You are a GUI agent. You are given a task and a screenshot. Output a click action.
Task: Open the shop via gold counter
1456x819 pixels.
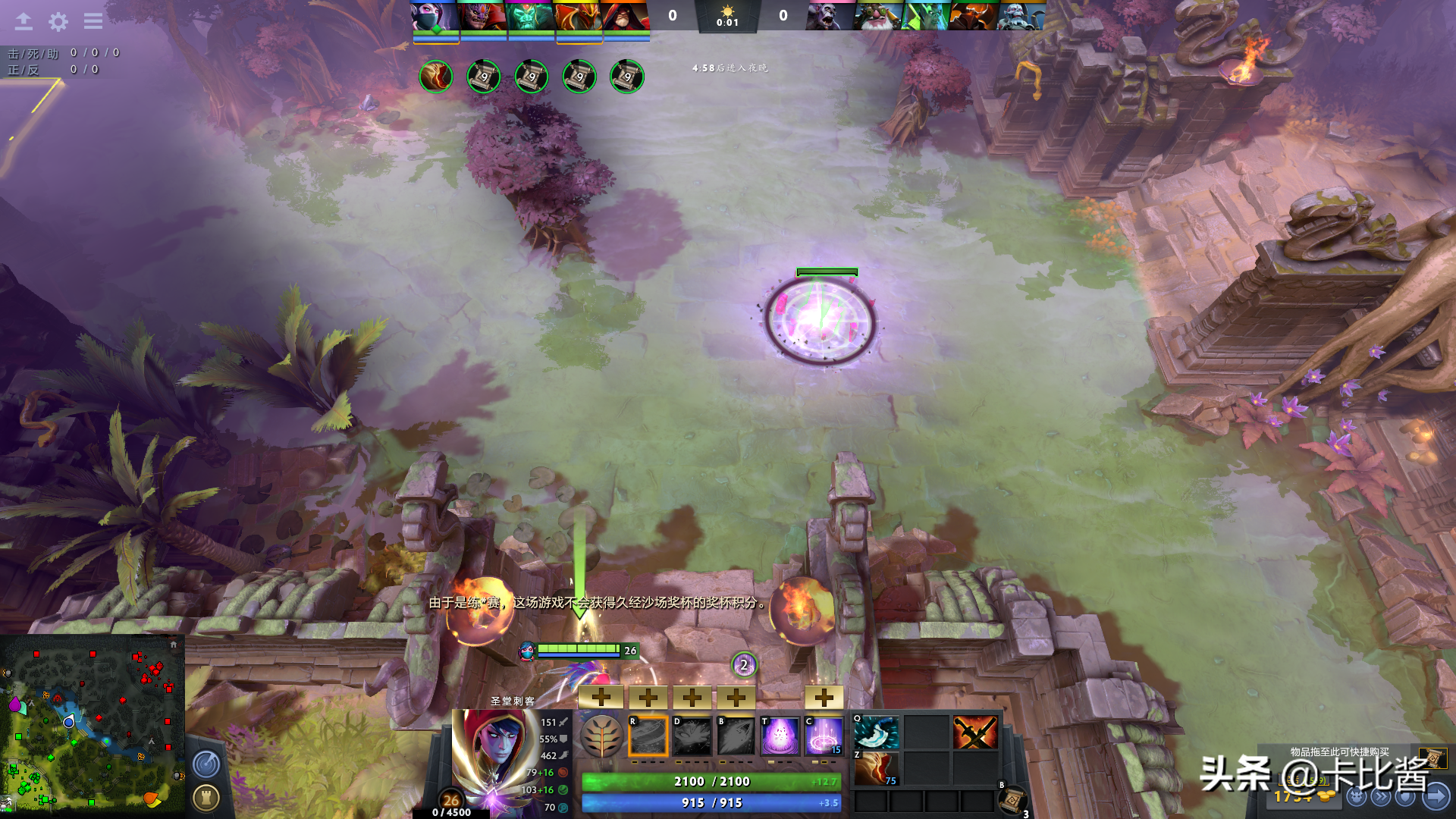(1303, 796)
